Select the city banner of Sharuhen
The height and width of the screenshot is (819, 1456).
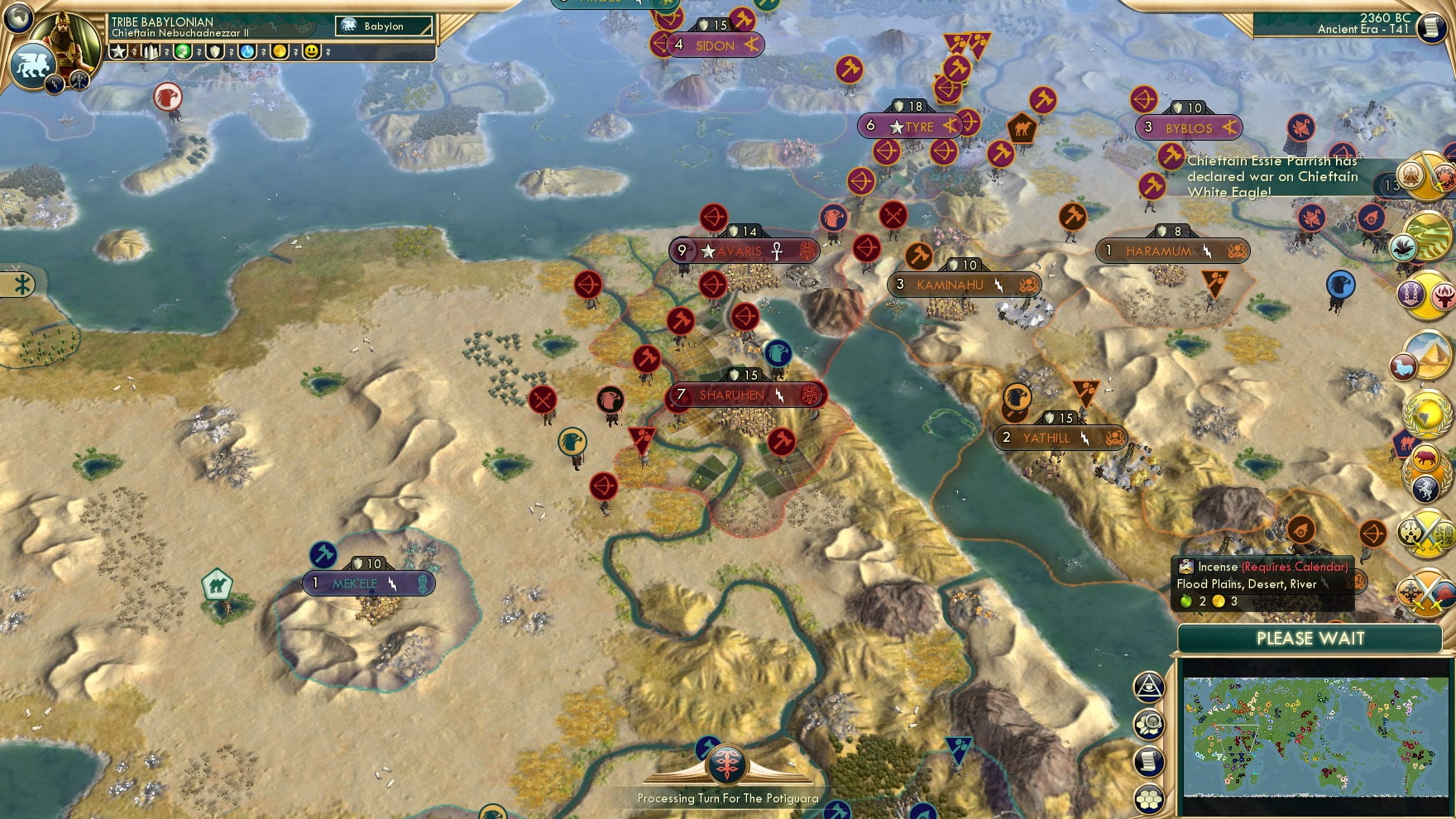click(x=728, y=395)
